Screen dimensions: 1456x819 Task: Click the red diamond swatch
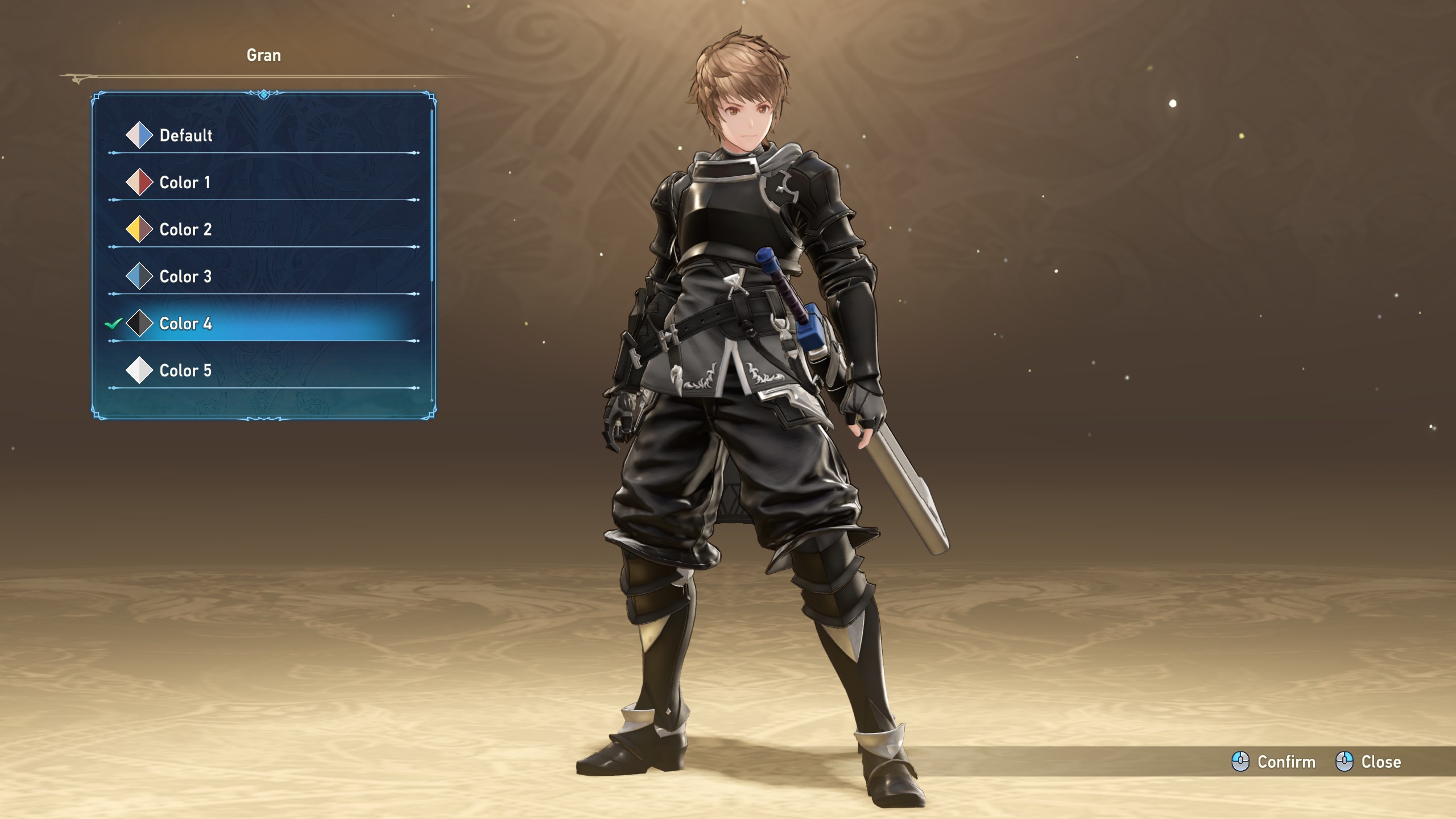pyautogui.click(x=139, y=183)
